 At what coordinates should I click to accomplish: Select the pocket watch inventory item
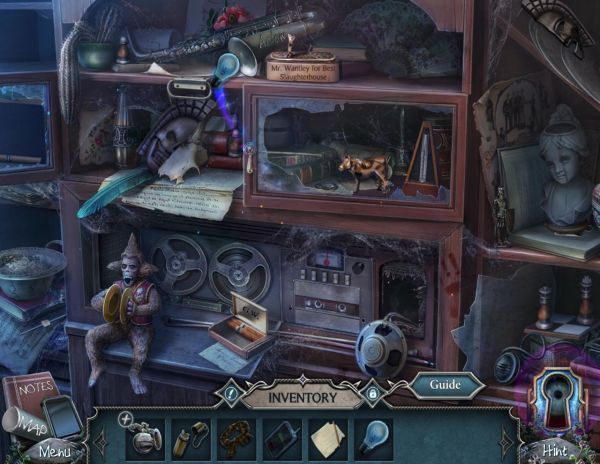pos(147,437)
